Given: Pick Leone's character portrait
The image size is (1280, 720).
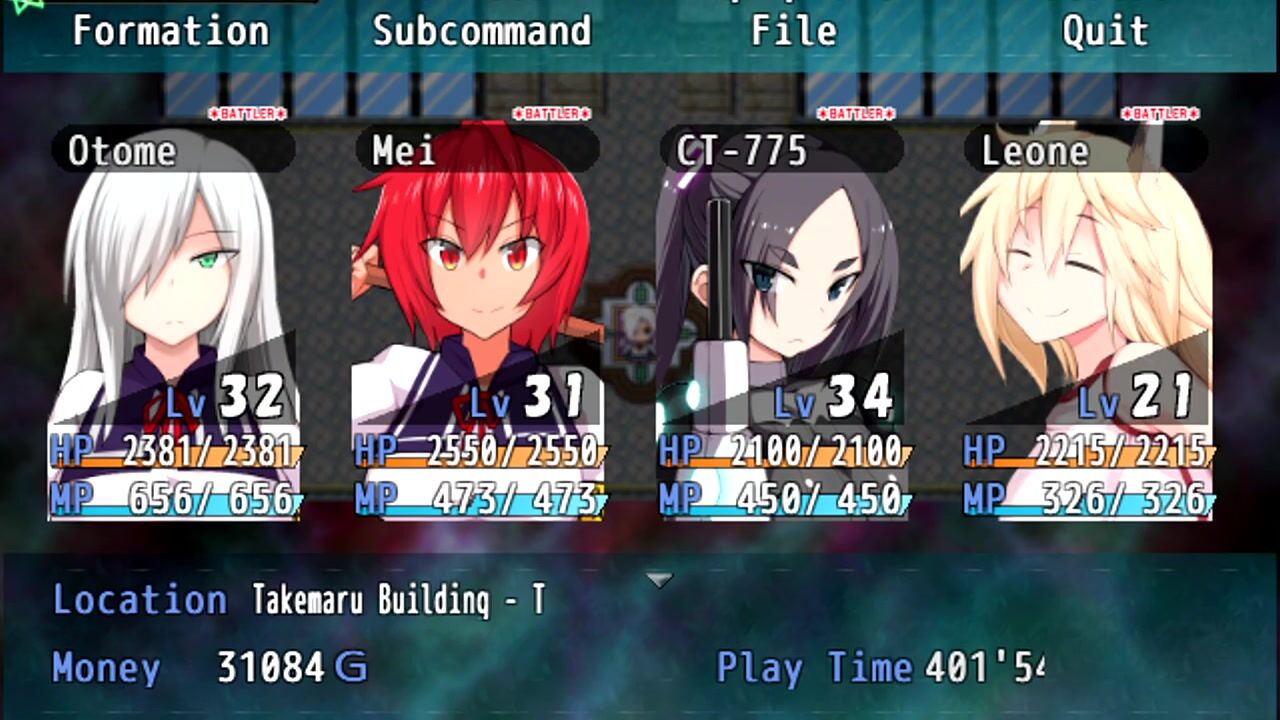Looking at the screenshot, I should (1086, 320).
